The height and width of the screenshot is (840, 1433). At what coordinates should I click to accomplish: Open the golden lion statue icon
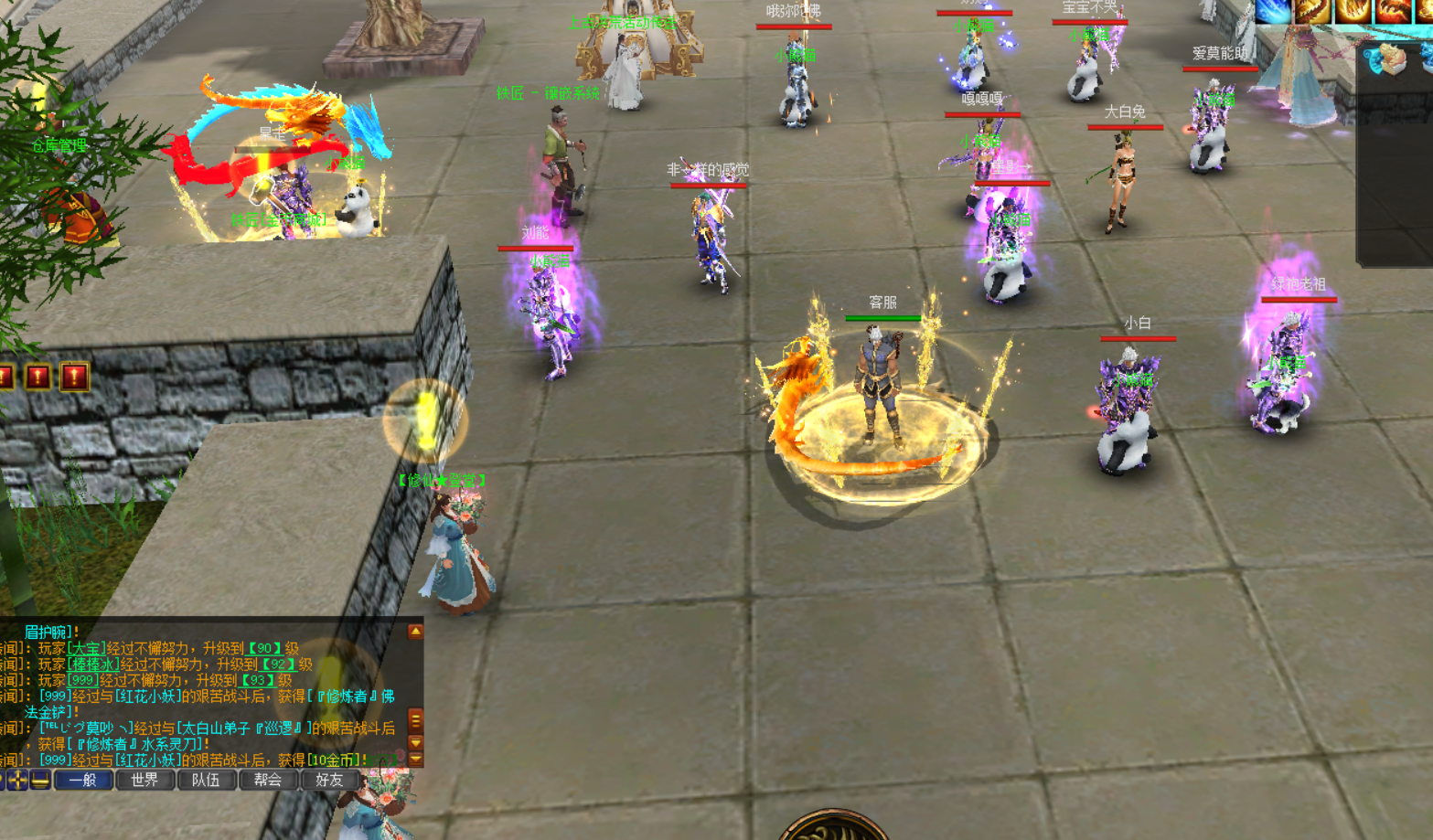[1391, 60]
